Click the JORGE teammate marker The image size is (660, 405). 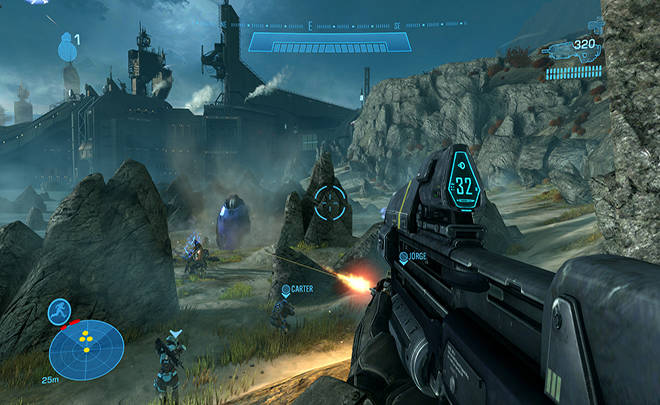coord(404,258)
